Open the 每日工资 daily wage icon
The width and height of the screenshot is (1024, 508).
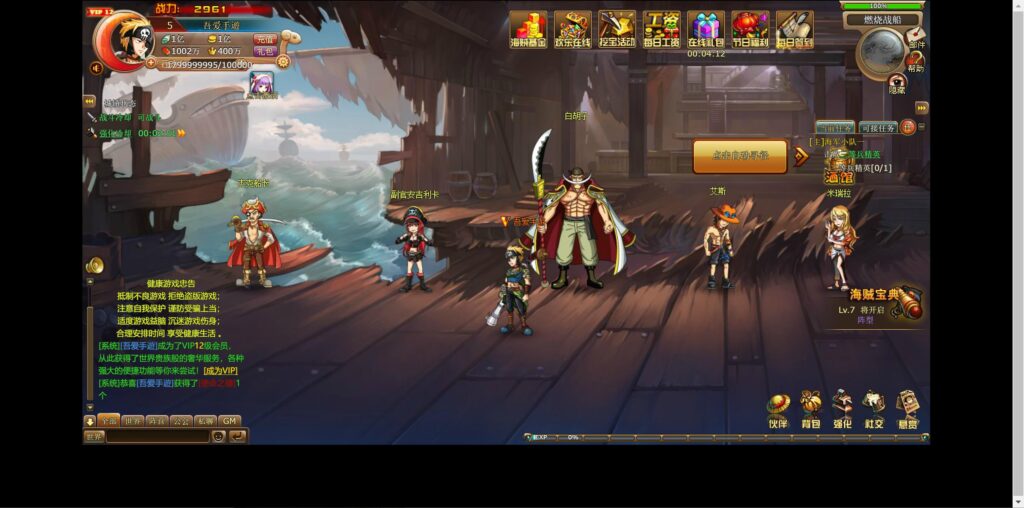[x=661, y=29]
